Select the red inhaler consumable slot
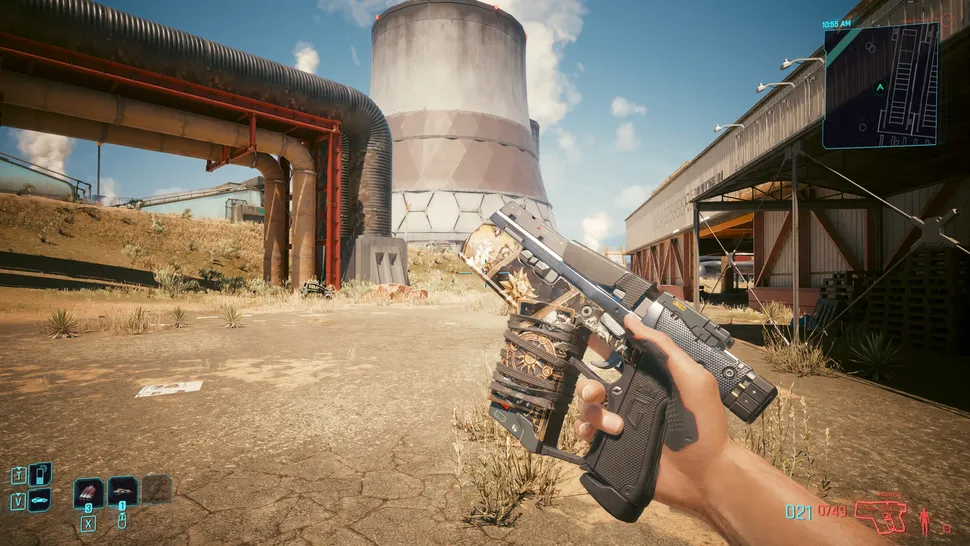 click(89, 491)
